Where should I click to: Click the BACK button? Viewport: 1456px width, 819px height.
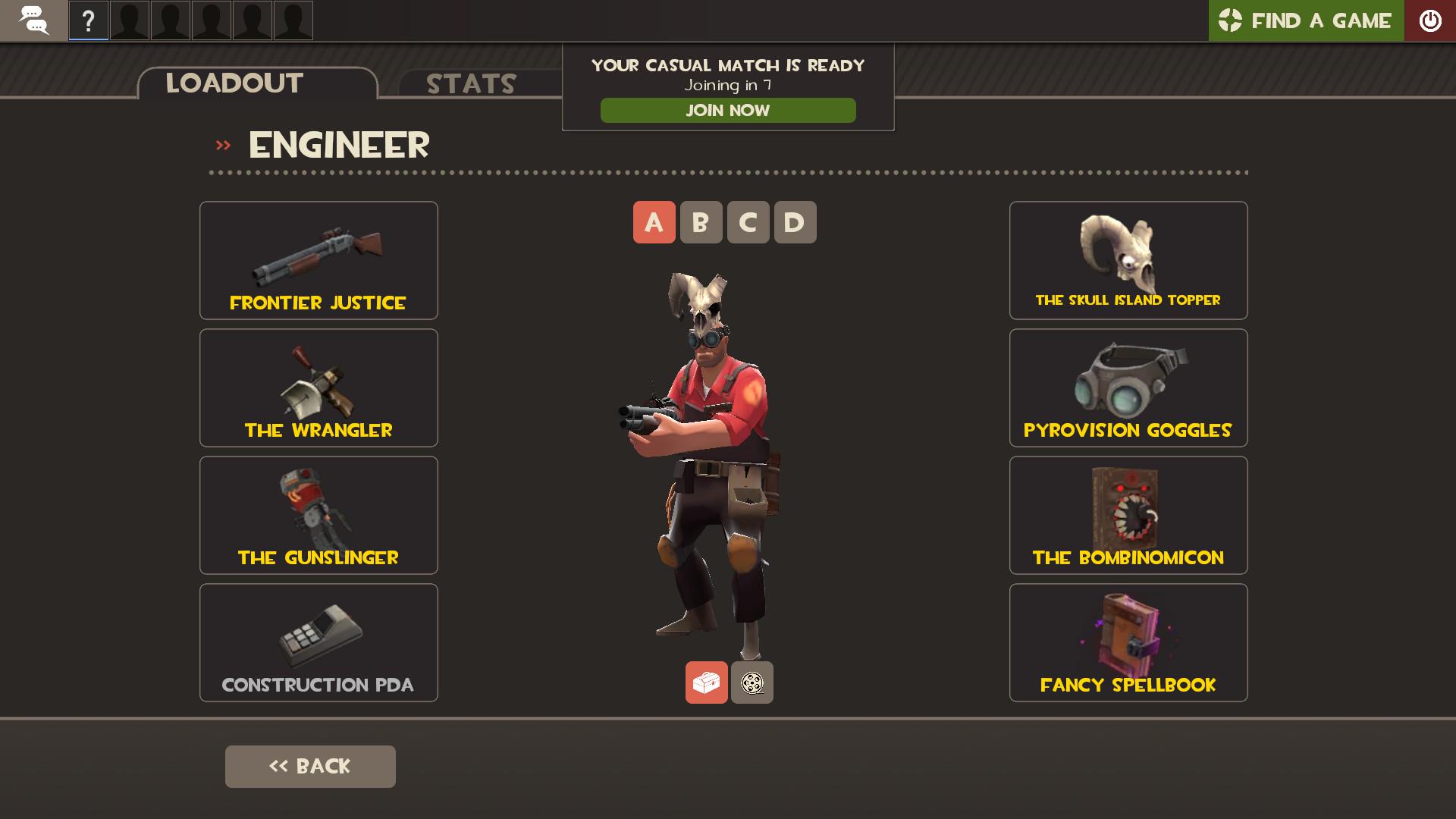coord(309,766)
